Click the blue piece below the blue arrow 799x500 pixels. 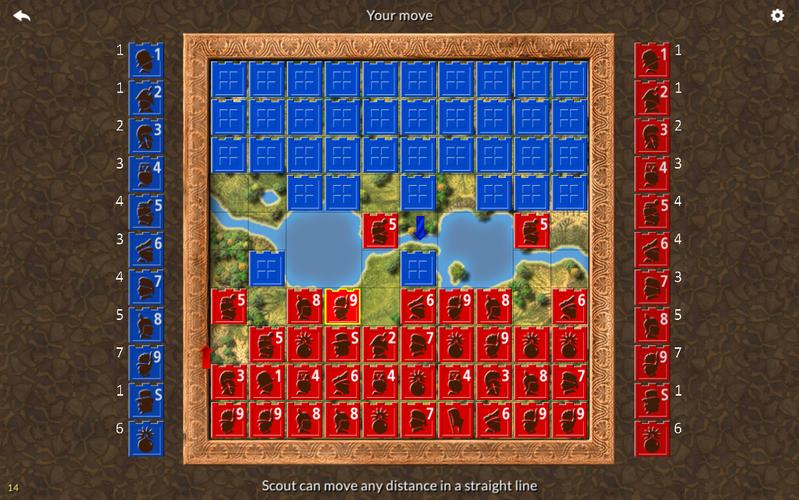tap(420, 268)
